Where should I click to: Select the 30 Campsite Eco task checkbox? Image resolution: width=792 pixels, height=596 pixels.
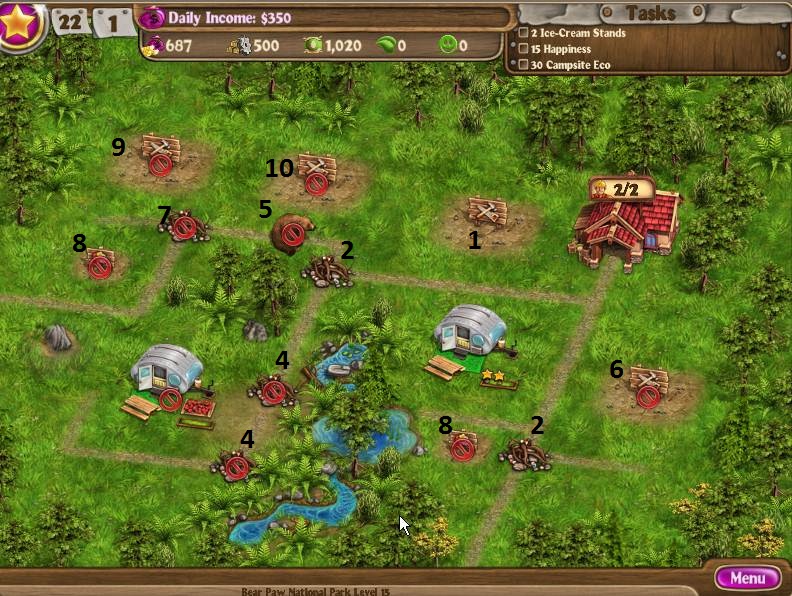tap(523, 65)
